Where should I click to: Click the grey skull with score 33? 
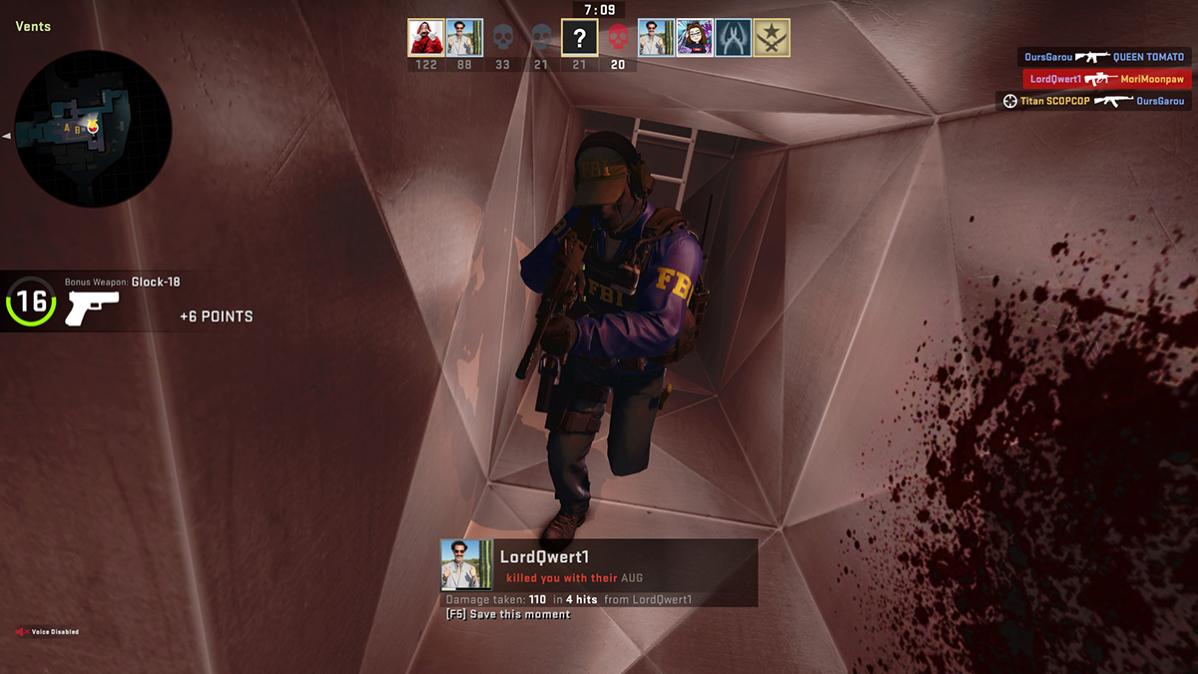(x=502, y=38)
